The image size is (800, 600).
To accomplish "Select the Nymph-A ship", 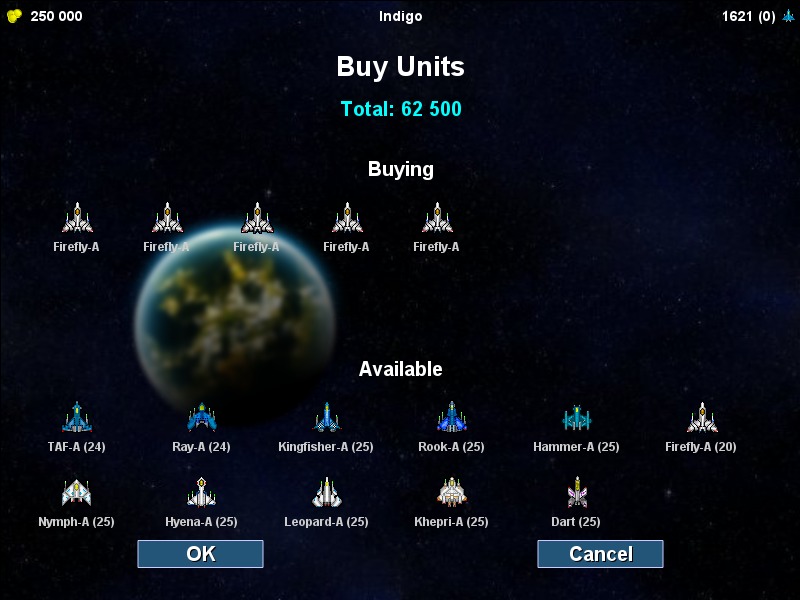I will click(x=76, y=493).
